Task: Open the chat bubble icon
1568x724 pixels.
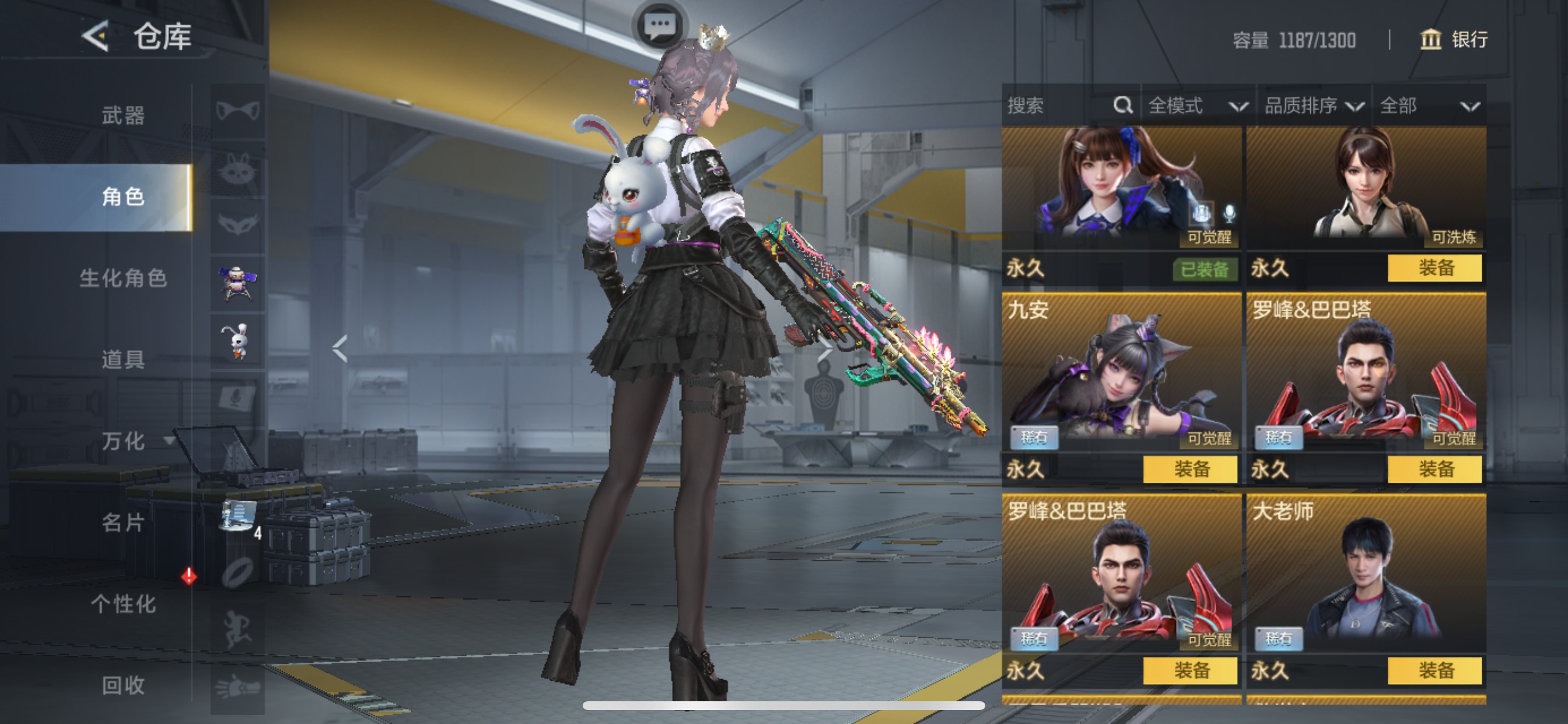Action: [x=660, y=27]
